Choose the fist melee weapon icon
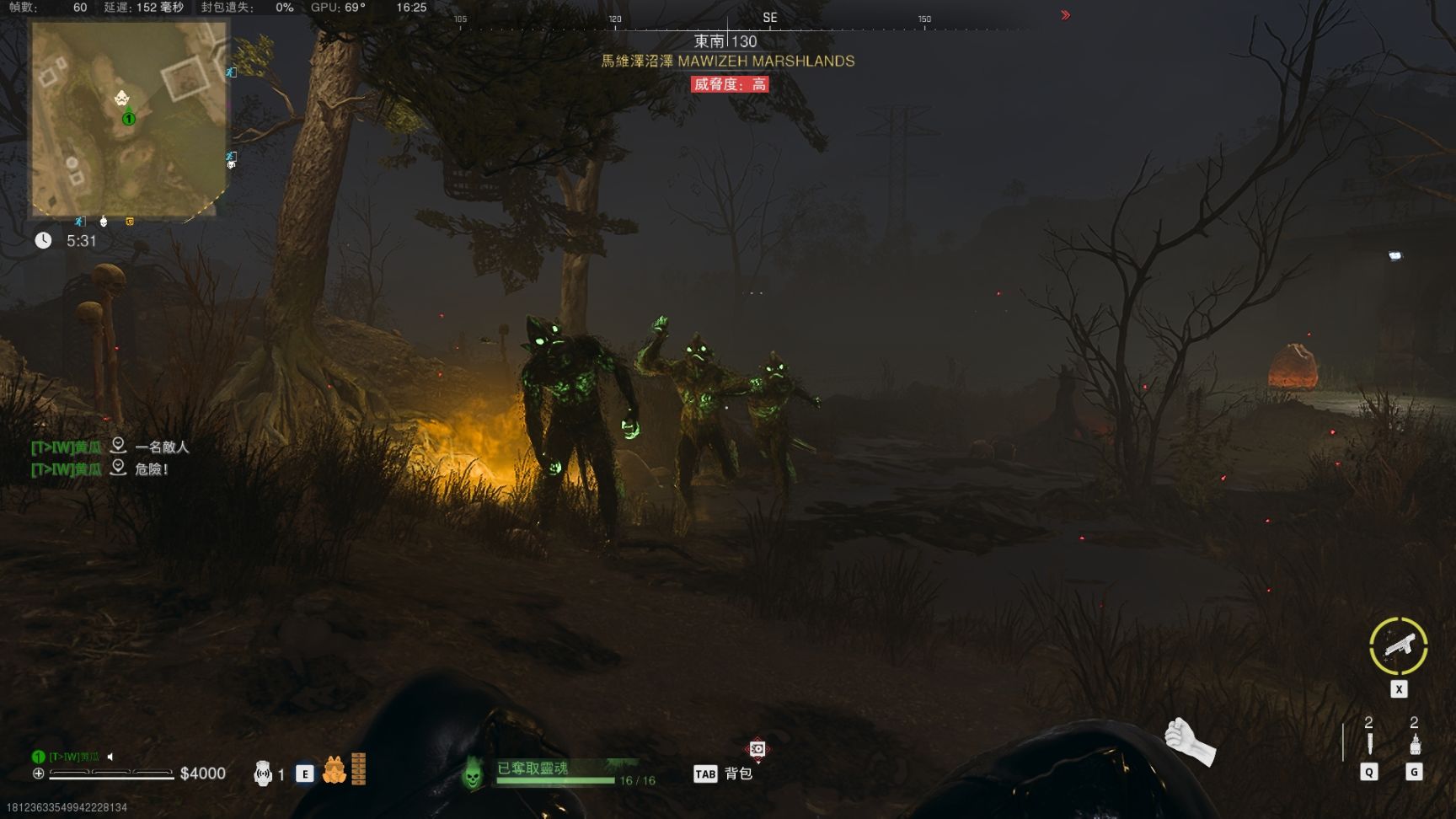1456x819 pixels. point(1189,741)
